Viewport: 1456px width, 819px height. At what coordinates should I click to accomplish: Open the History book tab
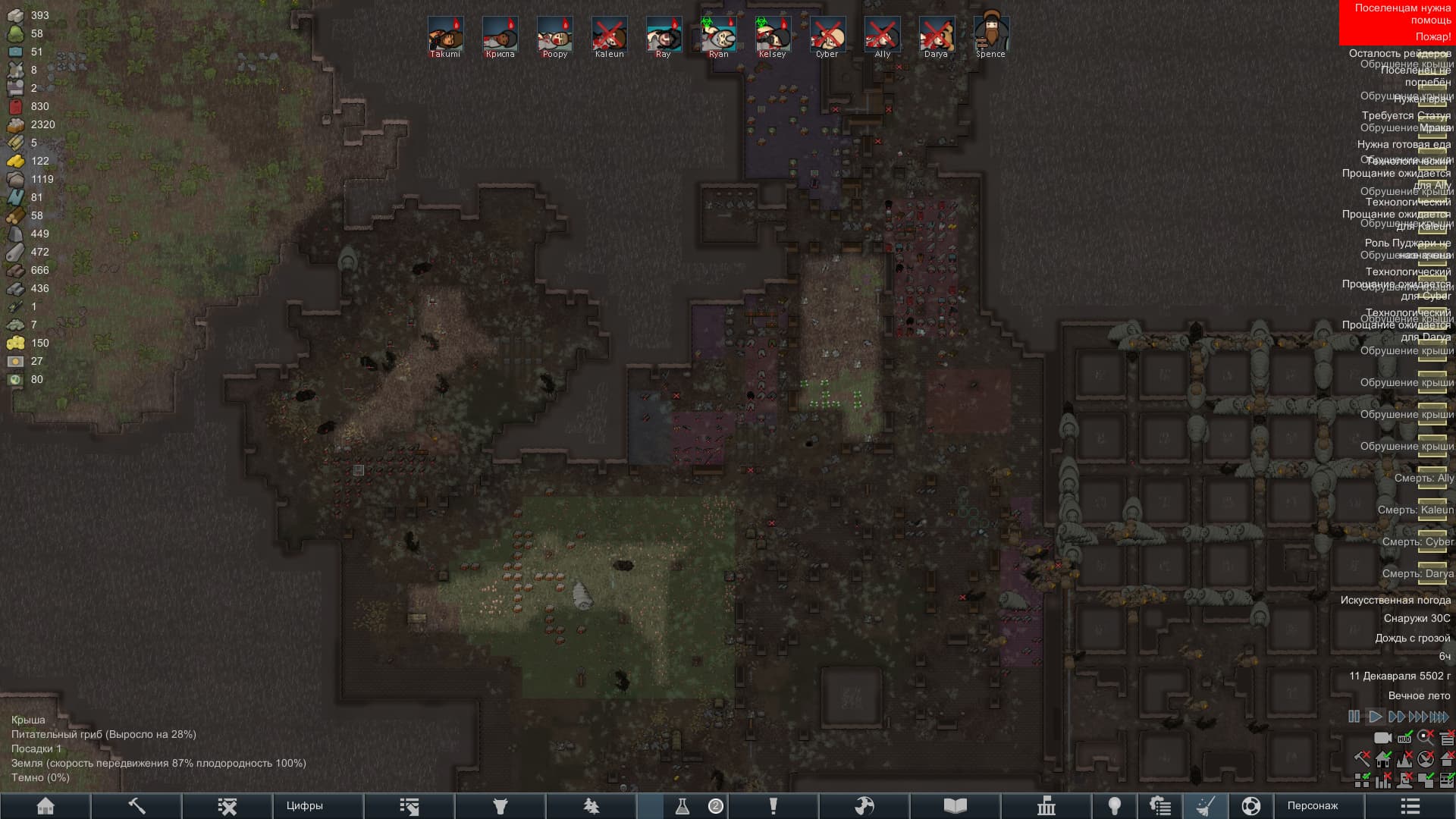point(955,806)
